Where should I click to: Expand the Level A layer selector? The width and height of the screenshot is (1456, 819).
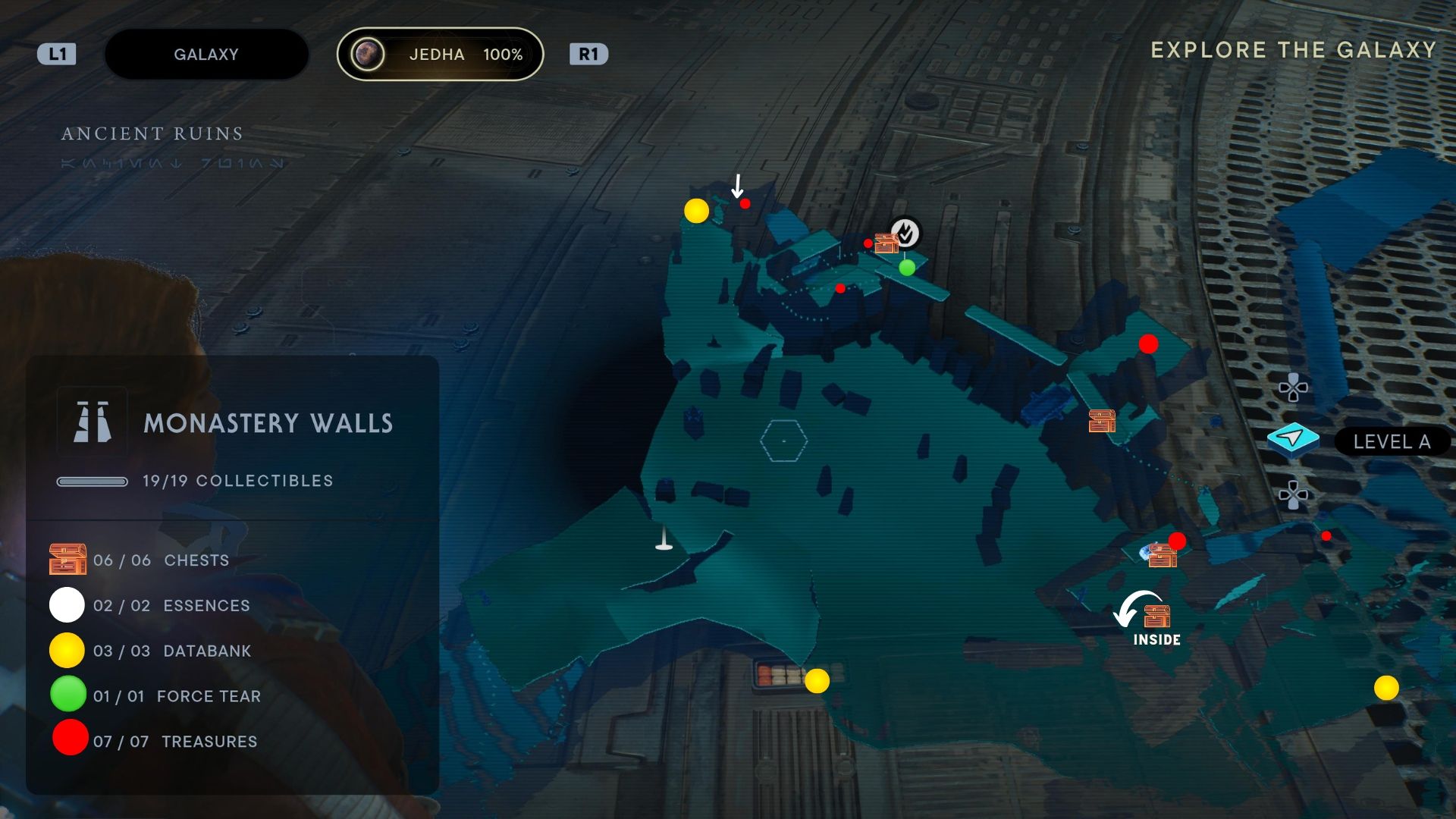[x=1392, y=441]
